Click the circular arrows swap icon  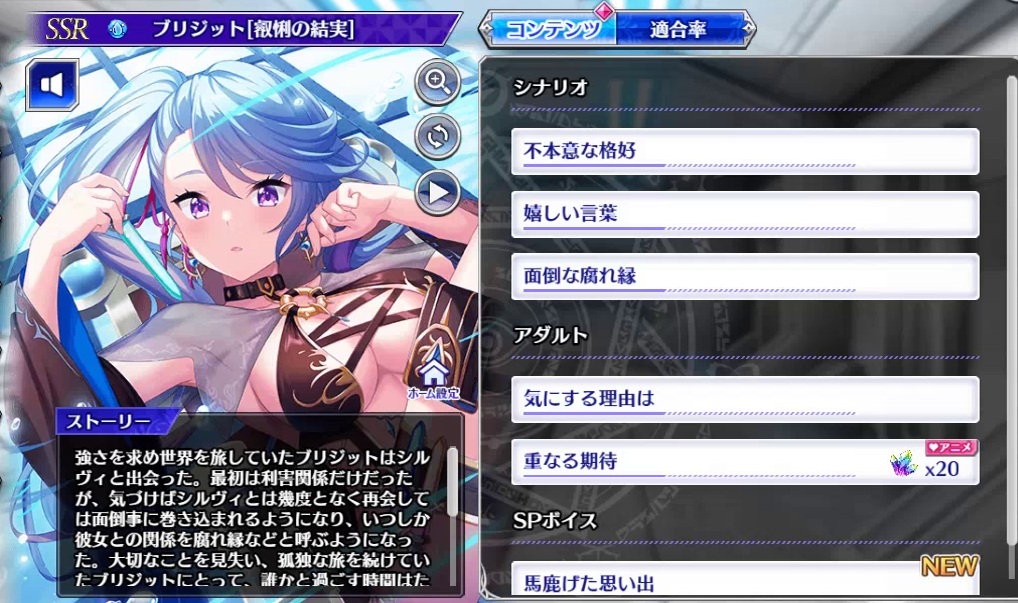437,137
